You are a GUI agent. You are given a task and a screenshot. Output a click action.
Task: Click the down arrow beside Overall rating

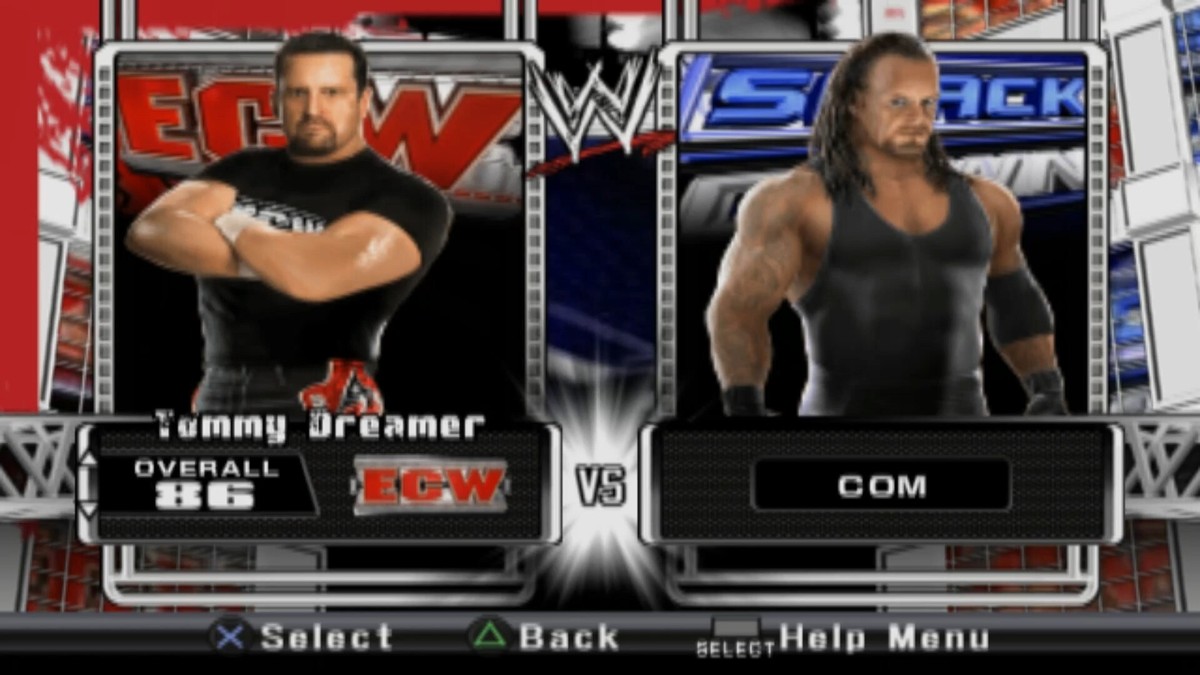[88, 508]
